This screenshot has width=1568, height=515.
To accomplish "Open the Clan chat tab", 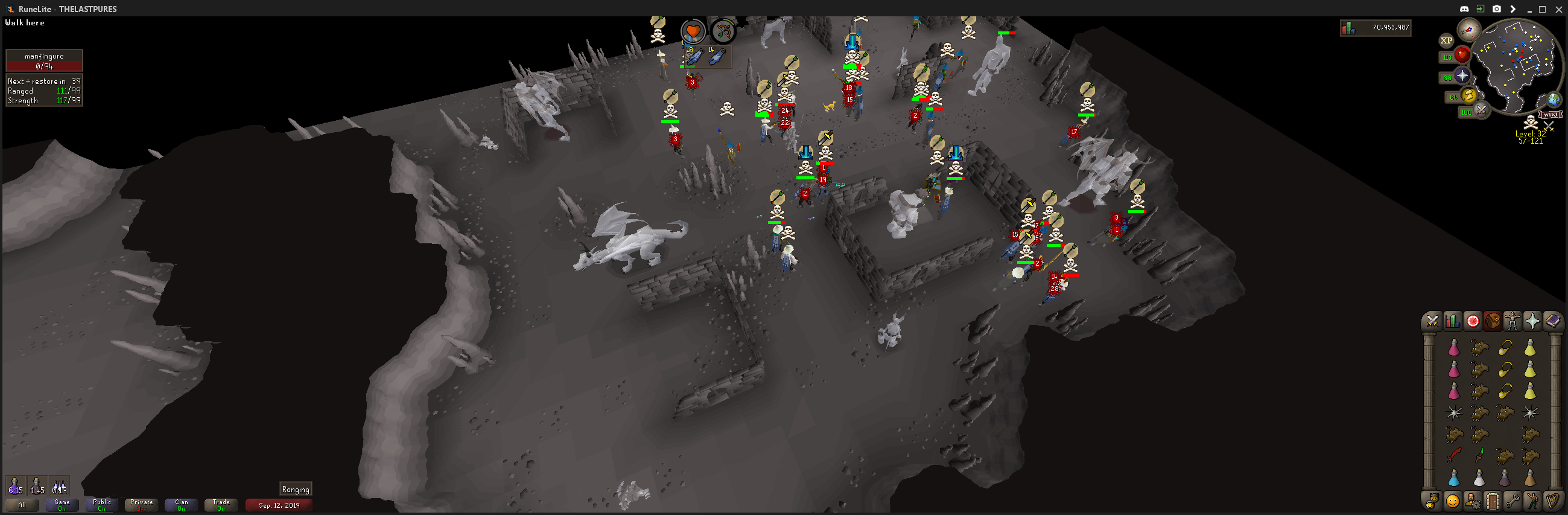I will pyautogui.click(x=181, y=505).
